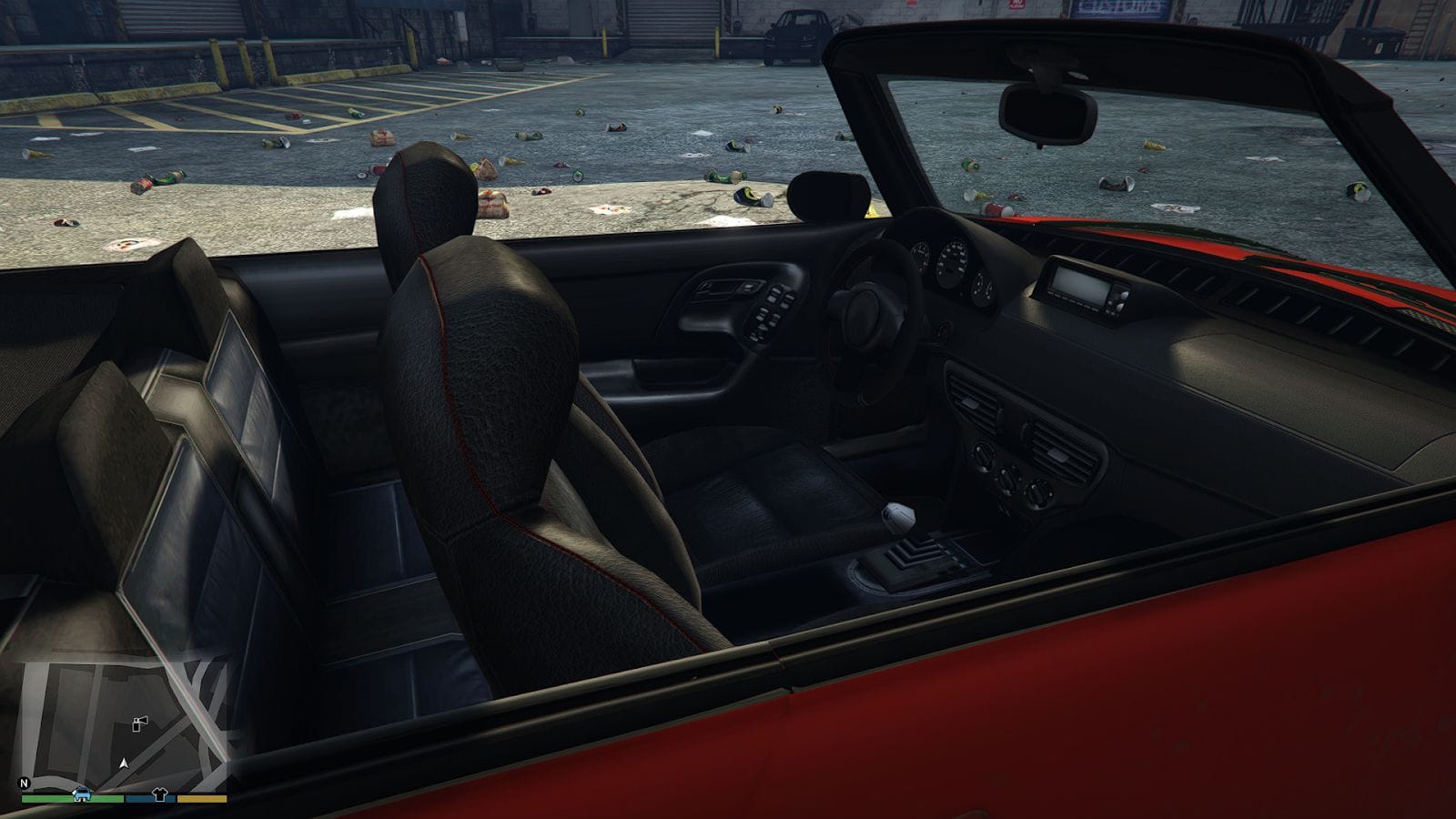Select the t-shirt clothing store icon on minimap
Image resolution: width=1456 pixels, height=819 pixels.
[x=159, y=794]
